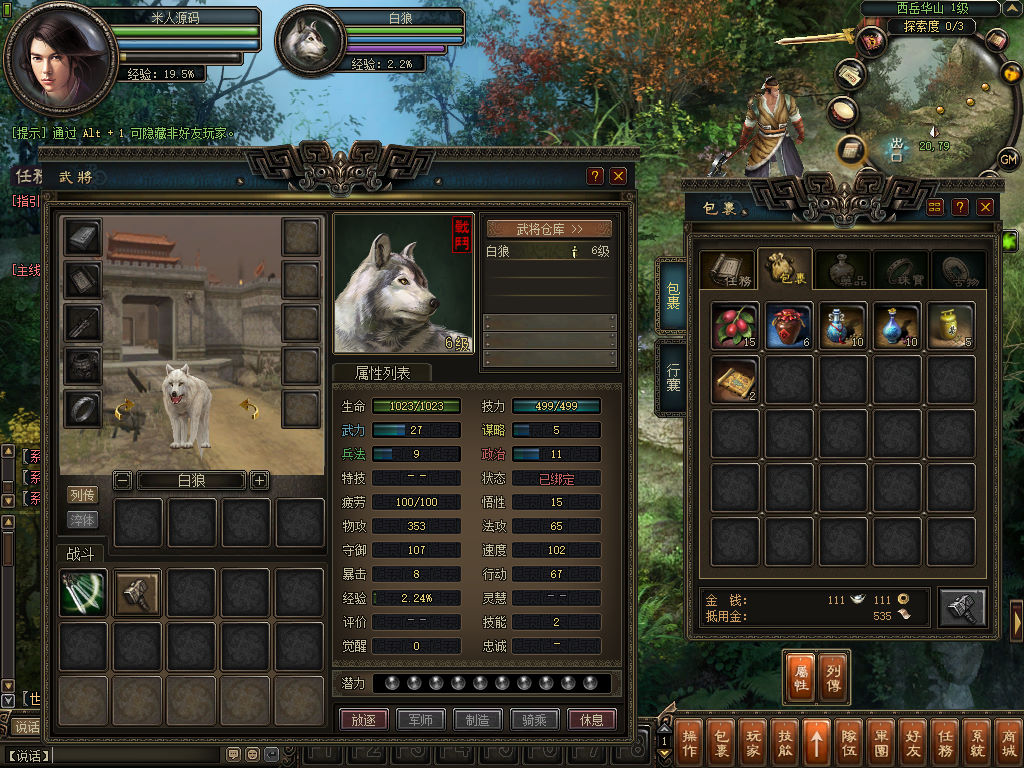
Task: Close the 包裹 inventory window
Action: click(x=985, y=207)
